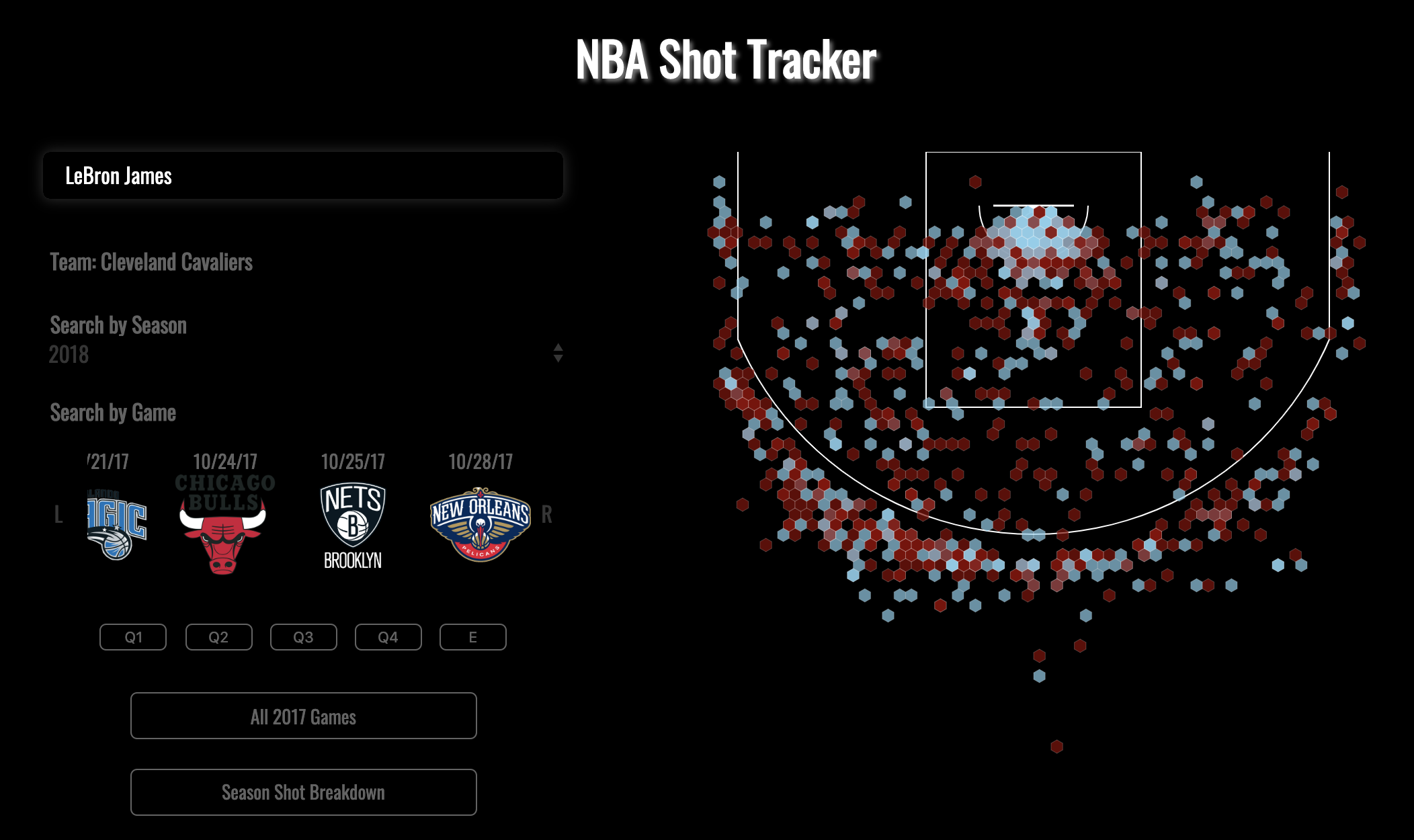Show third quarter shots with Q3
The width and height of the screenshot is (1414, 840).
[304, 637]
